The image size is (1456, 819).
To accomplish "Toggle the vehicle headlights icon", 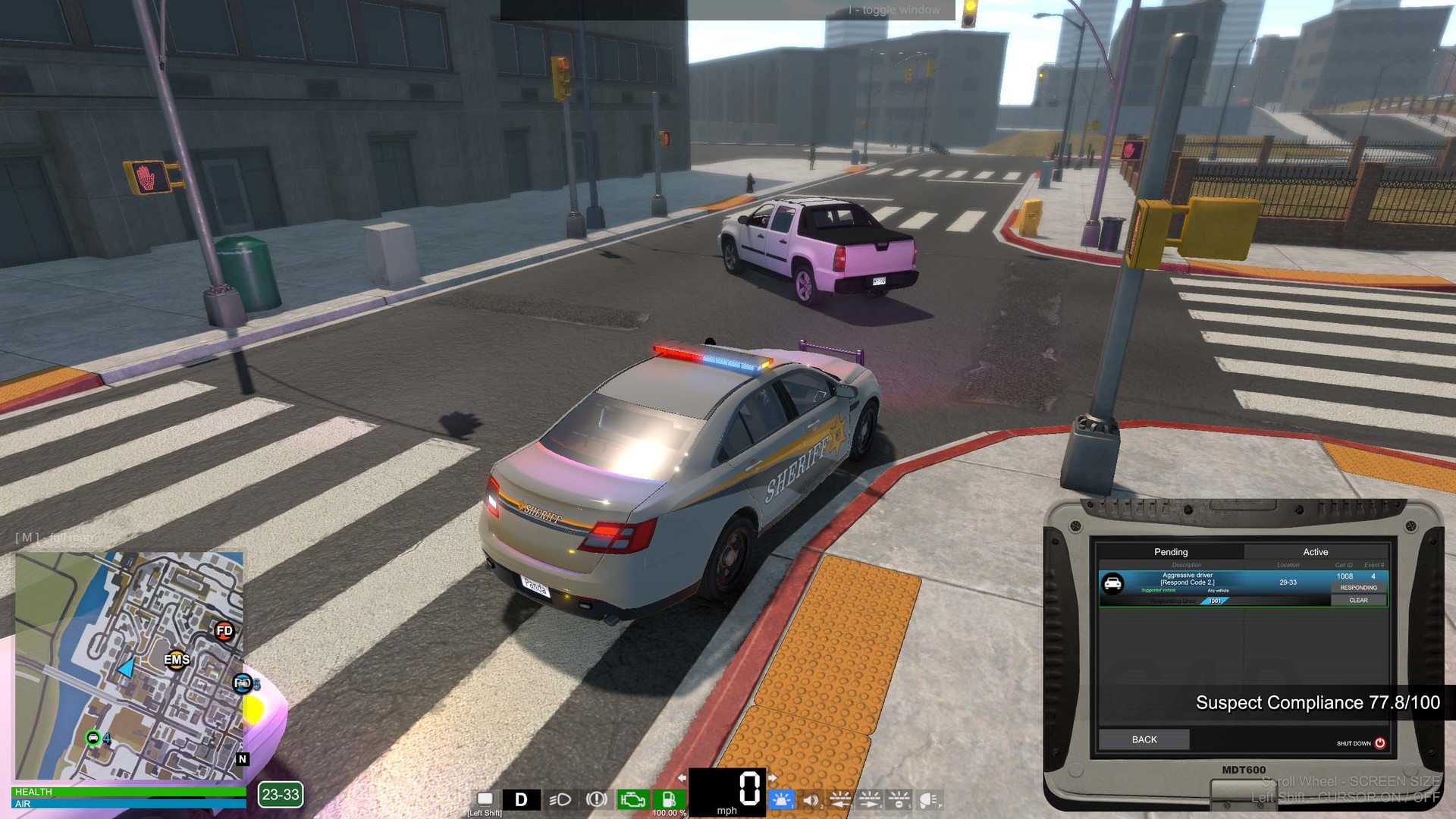I will point(560,800).
